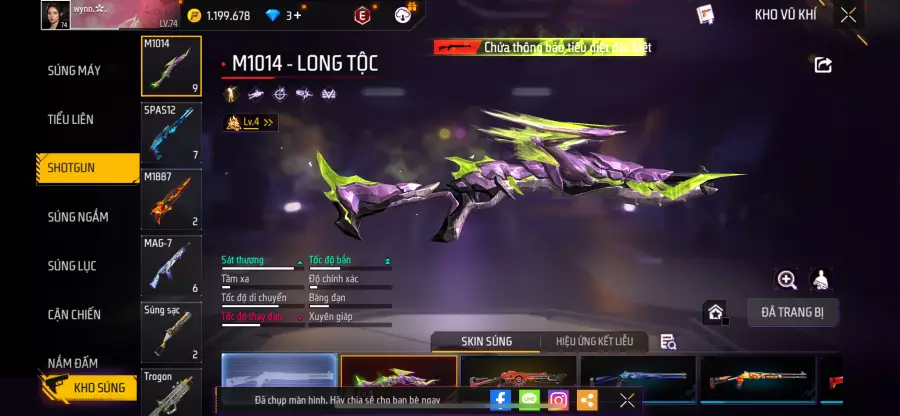This screenshot has height=416, width=900.
Task: Switch to the HIỆU ỨNG KẾT LIỄU tab
Action: pyautogui.click(x=594, y=342)
